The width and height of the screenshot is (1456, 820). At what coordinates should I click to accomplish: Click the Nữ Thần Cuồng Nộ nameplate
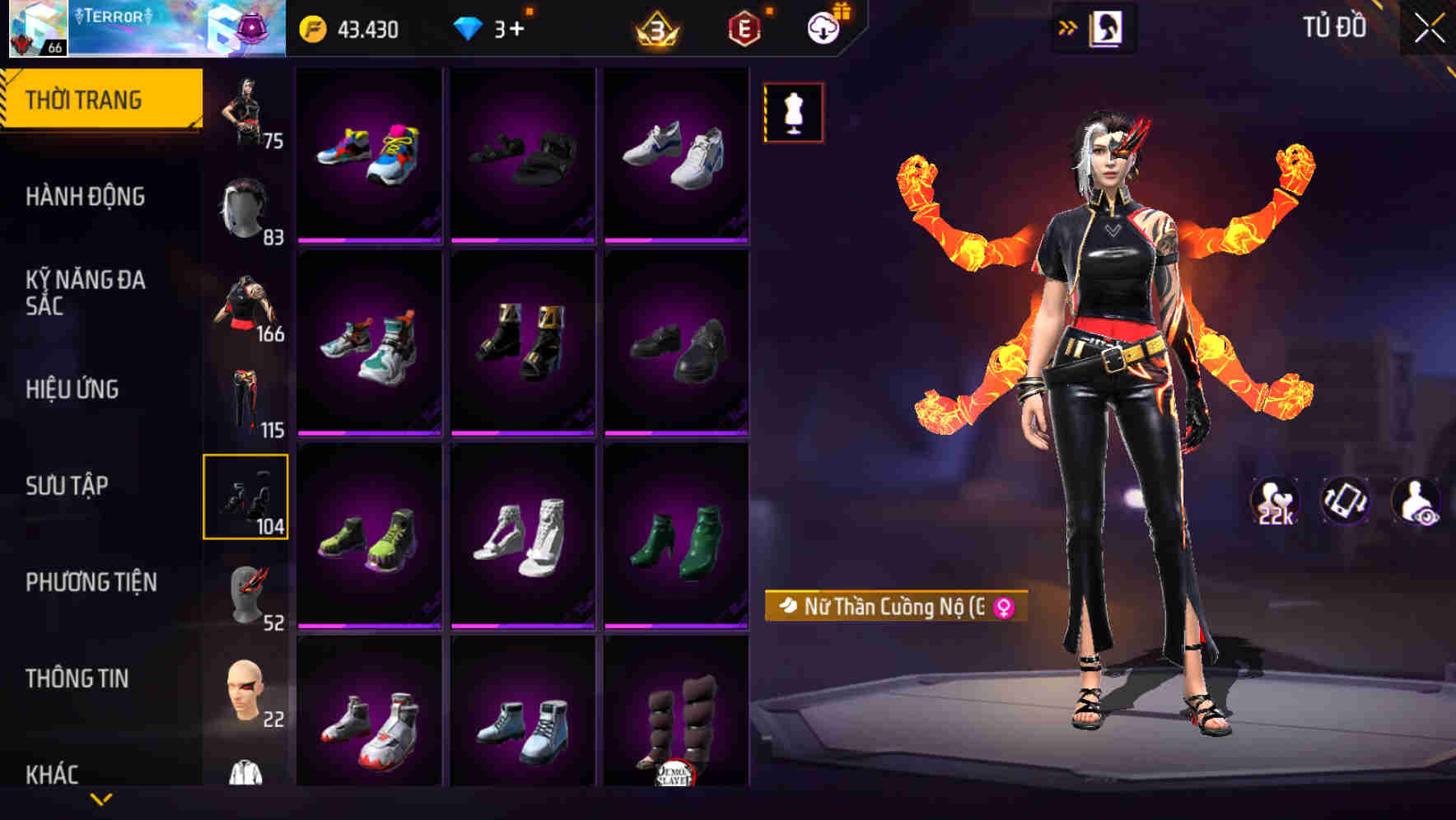(894, 608)
